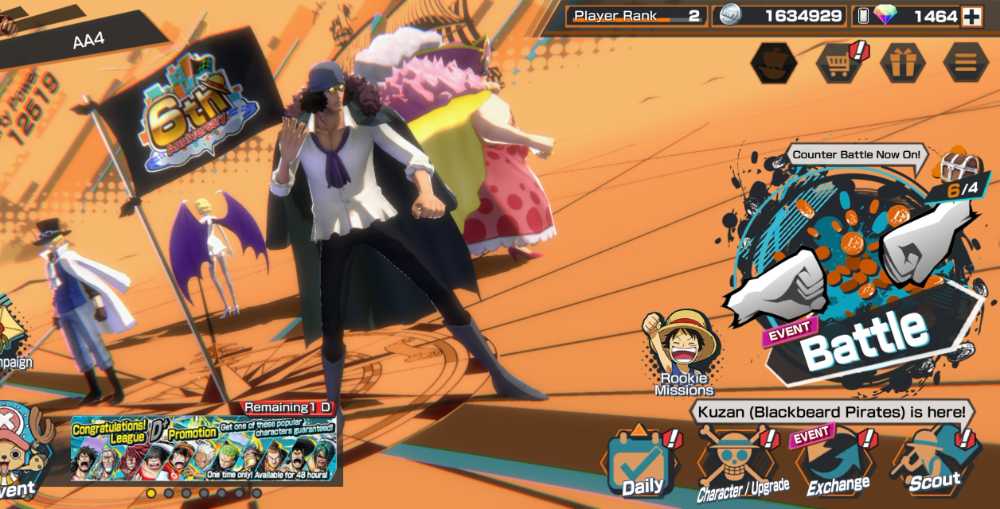Open the Scout menu
Viewport: 1000px width, 509px height.
(935, 460)
